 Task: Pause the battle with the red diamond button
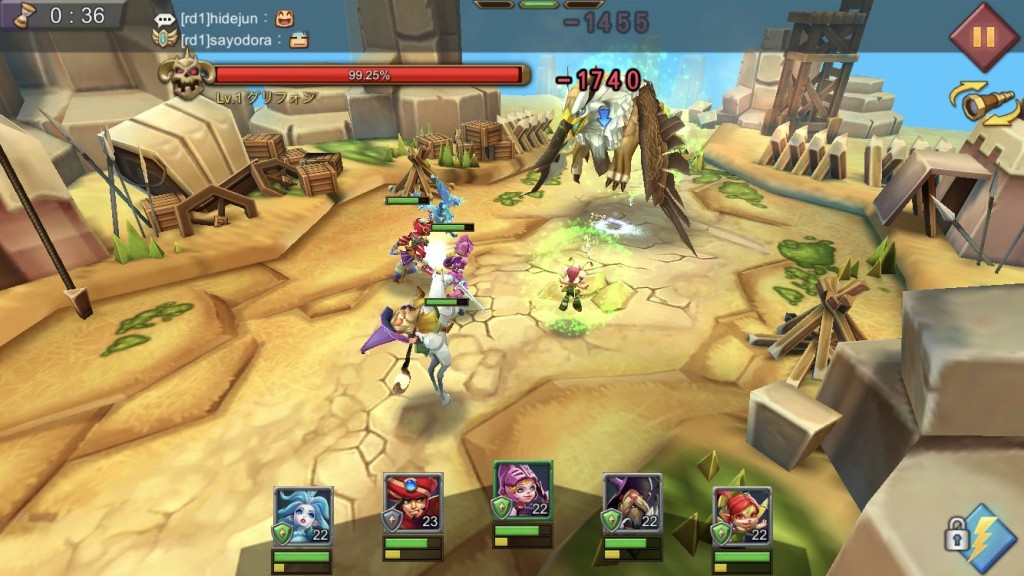[x=983, y=37]
